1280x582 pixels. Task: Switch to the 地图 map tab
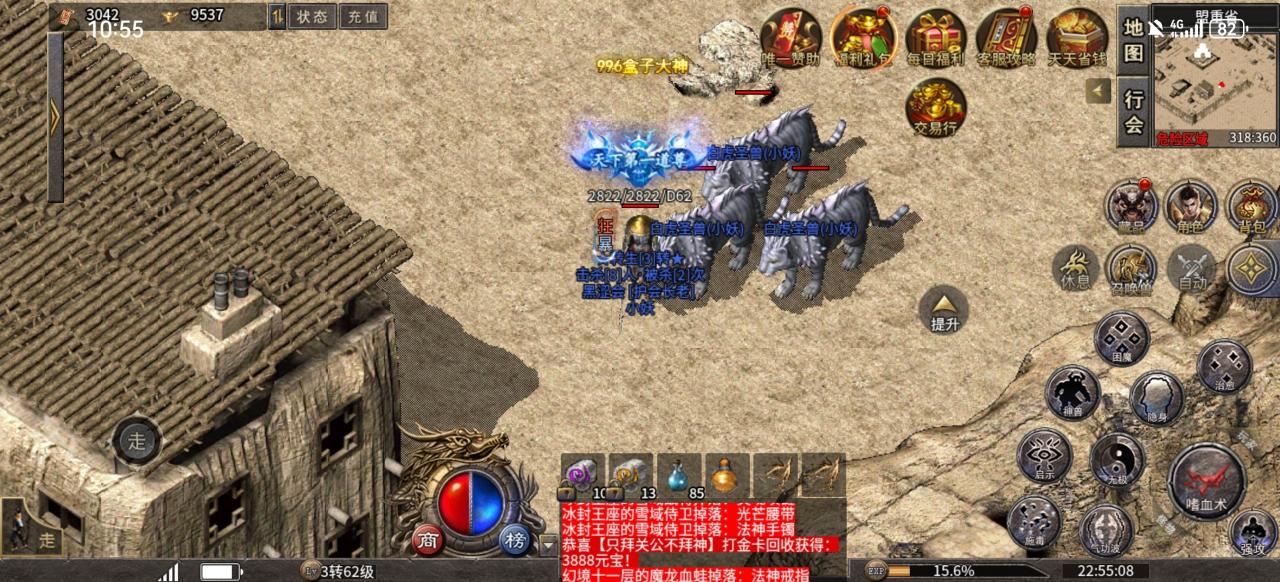coord(1133,40)
